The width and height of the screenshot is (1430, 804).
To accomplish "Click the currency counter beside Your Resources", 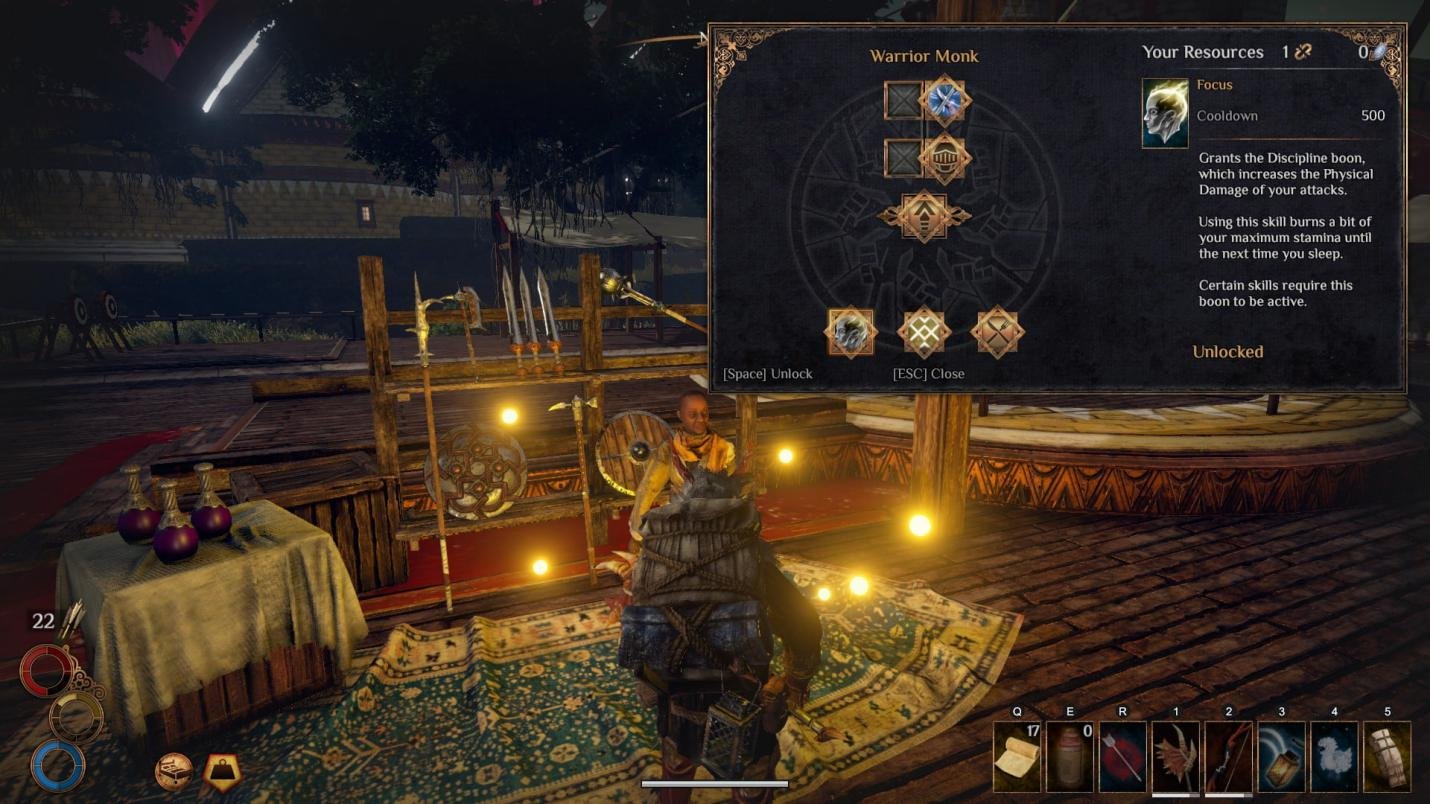I will (1293, 51).
